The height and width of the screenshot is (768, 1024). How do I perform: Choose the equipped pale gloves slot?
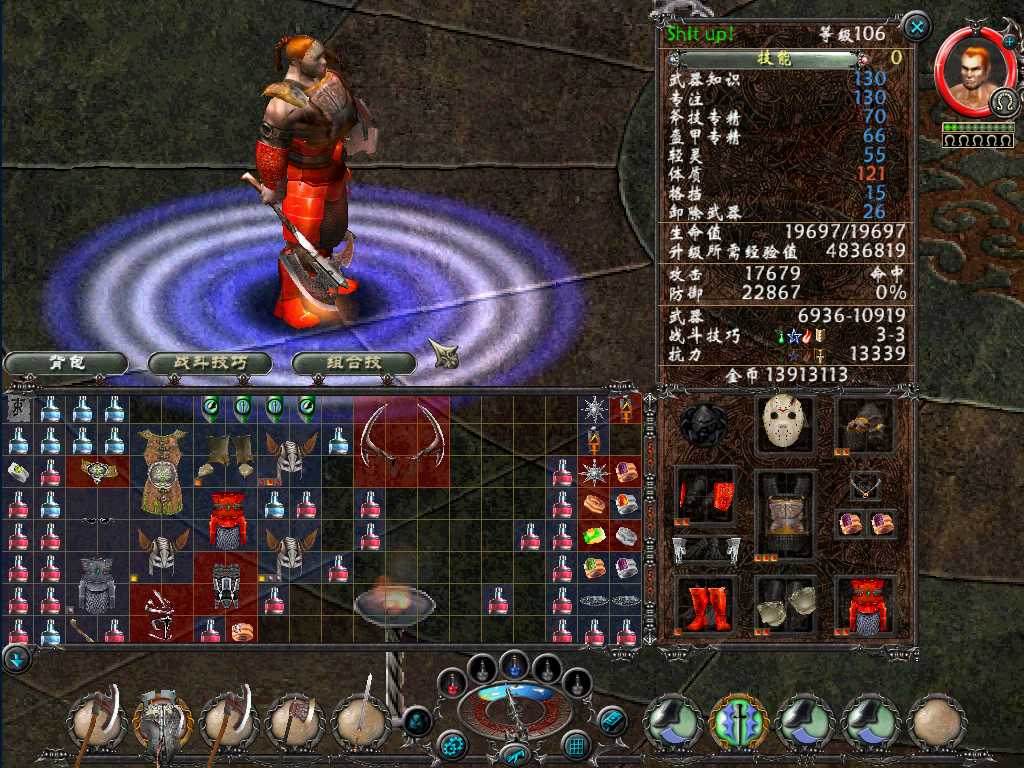click(783, 603)
